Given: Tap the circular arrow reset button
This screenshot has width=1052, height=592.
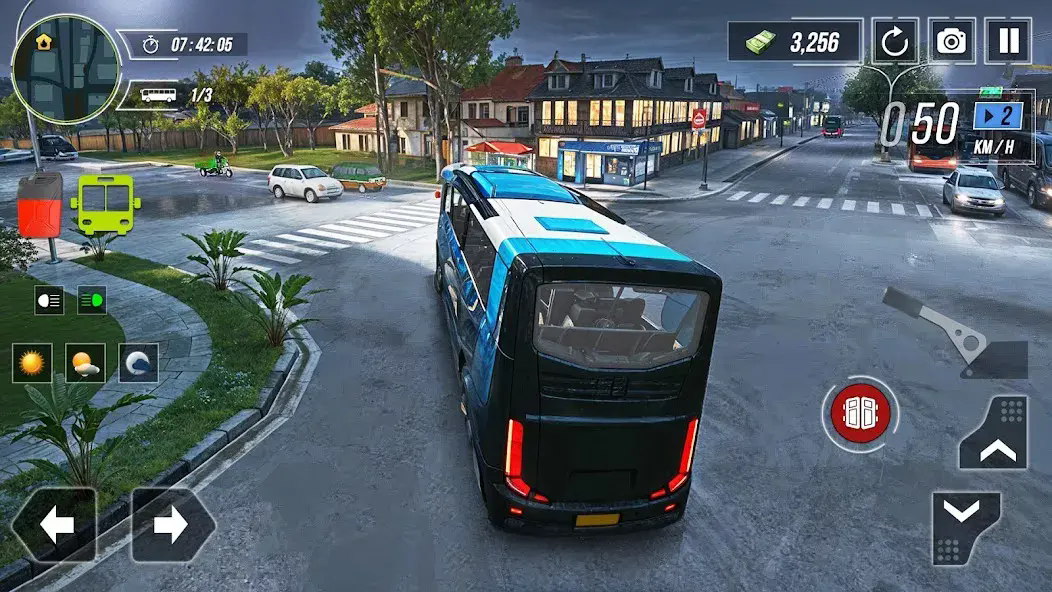Looking at the screenshot, I should coord(895,41).
